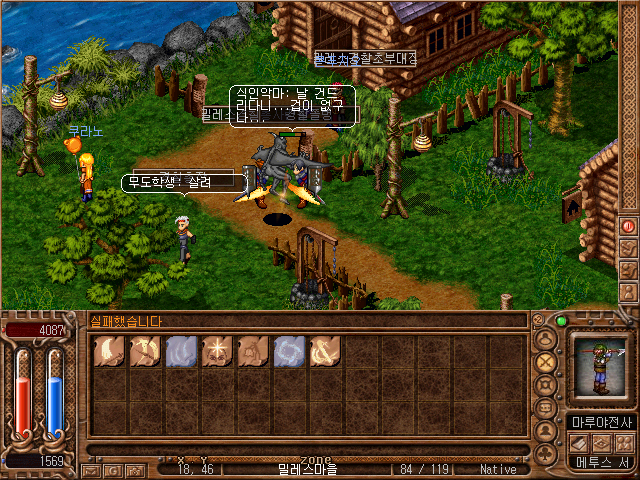
Task: Click the small G button
Action: pyautogui.click(x=113, y=470)
